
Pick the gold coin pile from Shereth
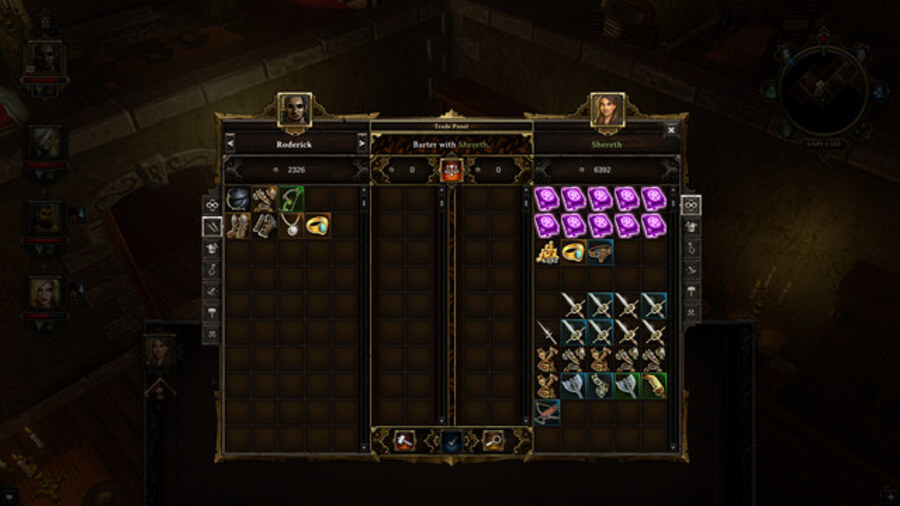pos(547,251)
